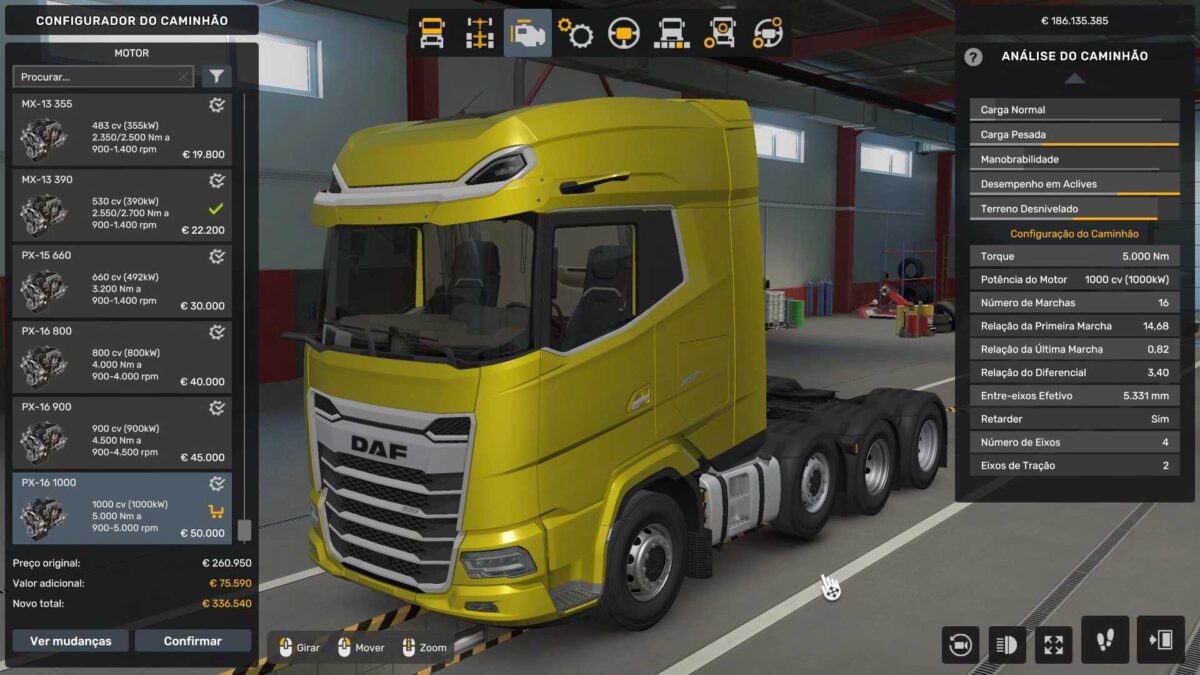Choose the MX-13 390 engine
1200x675 pixels.
(122, 206)
